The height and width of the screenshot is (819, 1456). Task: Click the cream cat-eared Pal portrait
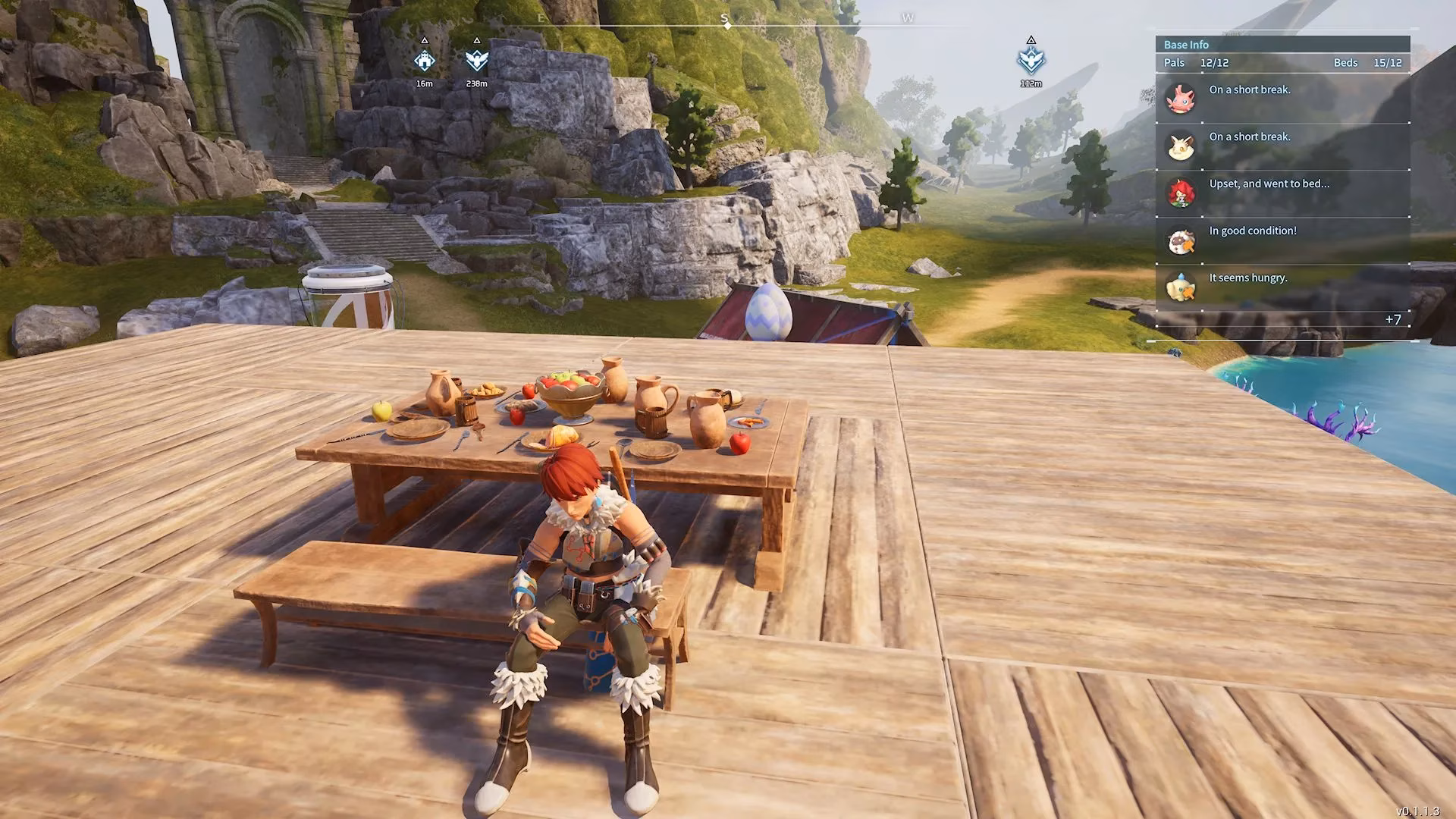tap(1181, 146)
